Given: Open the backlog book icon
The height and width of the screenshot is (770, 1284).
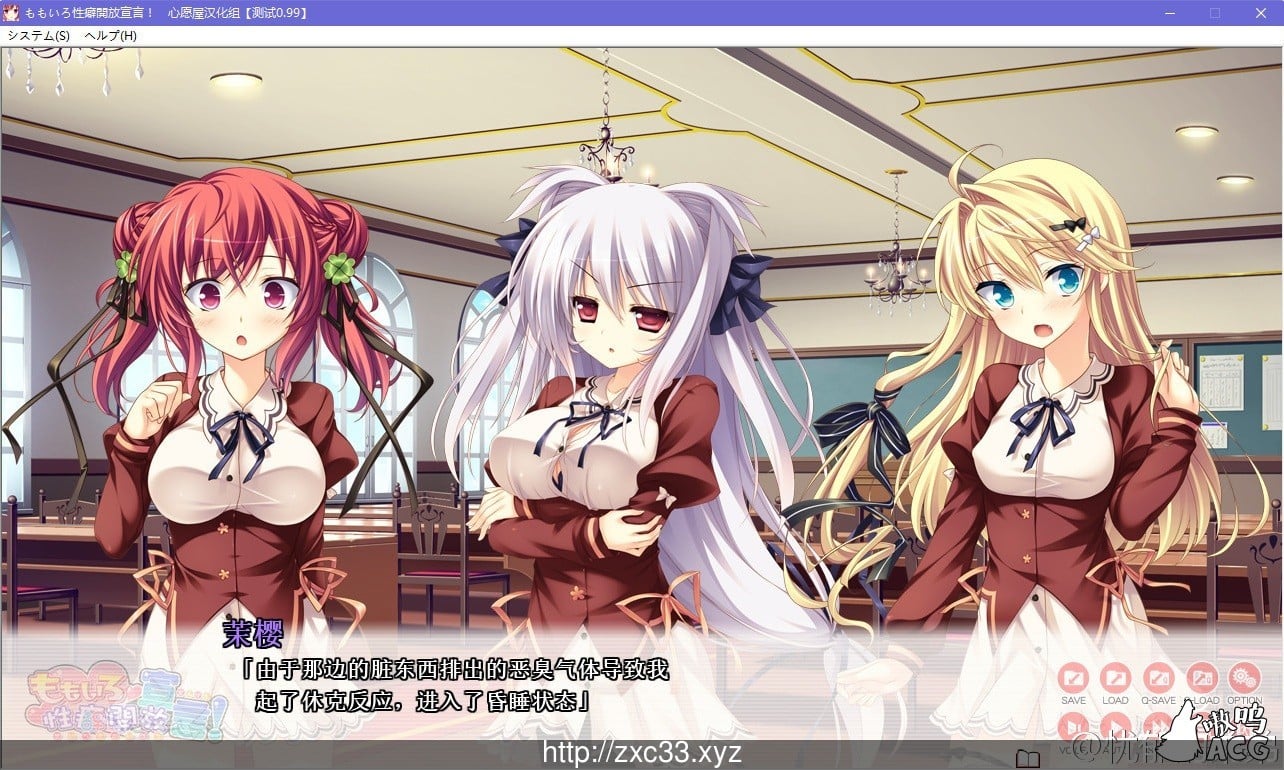Looking at the screenshot, I should coord(1027,756).
